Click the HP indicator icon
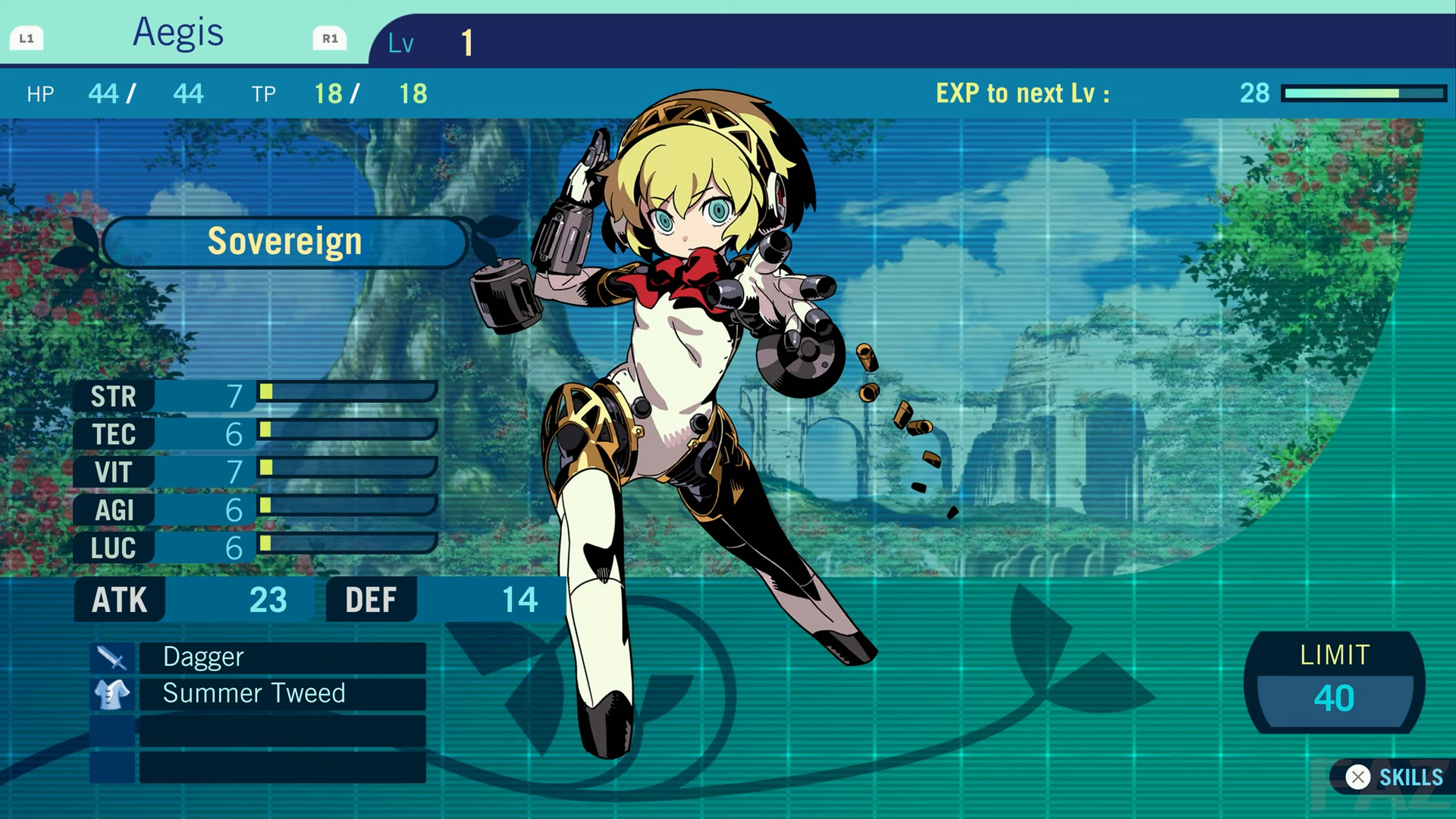The width and height of the screenshot is (1456, 819). coord(40,94)
